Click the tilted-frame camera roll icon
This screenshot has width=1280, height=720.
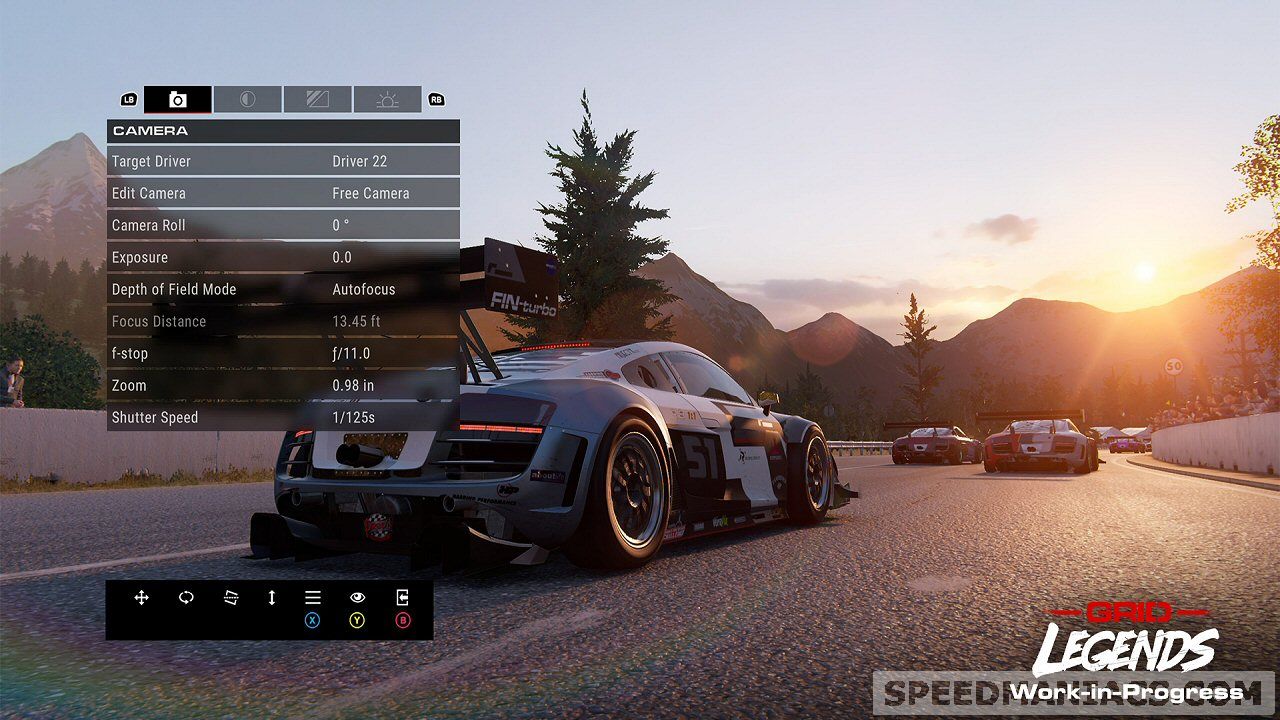(231, 597)
